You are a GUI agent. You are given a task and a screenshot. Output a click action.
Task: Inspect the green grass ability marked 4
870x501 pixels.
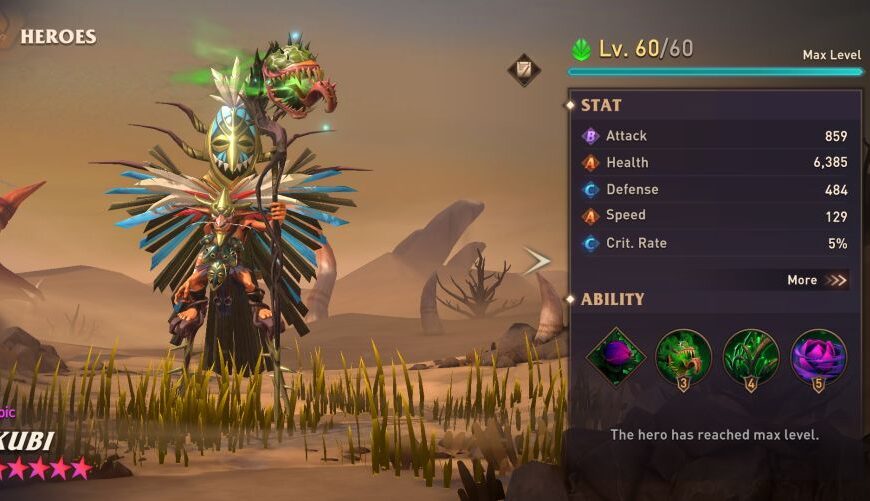[x=751, y=357]
